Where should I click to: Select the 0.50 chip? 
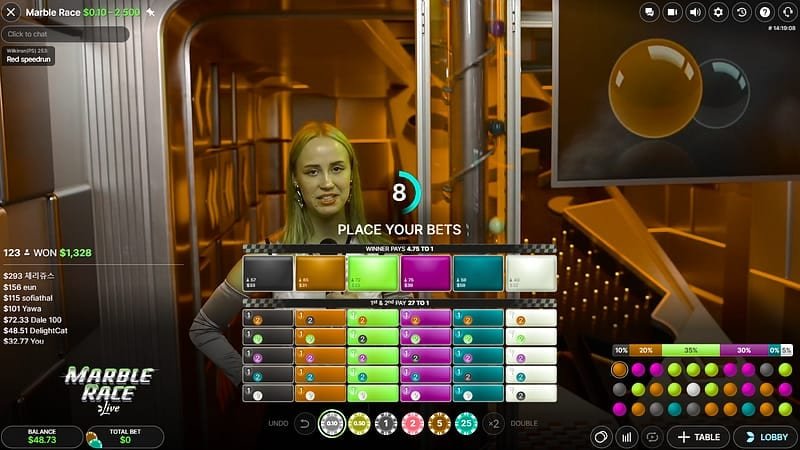coord(361,423)
